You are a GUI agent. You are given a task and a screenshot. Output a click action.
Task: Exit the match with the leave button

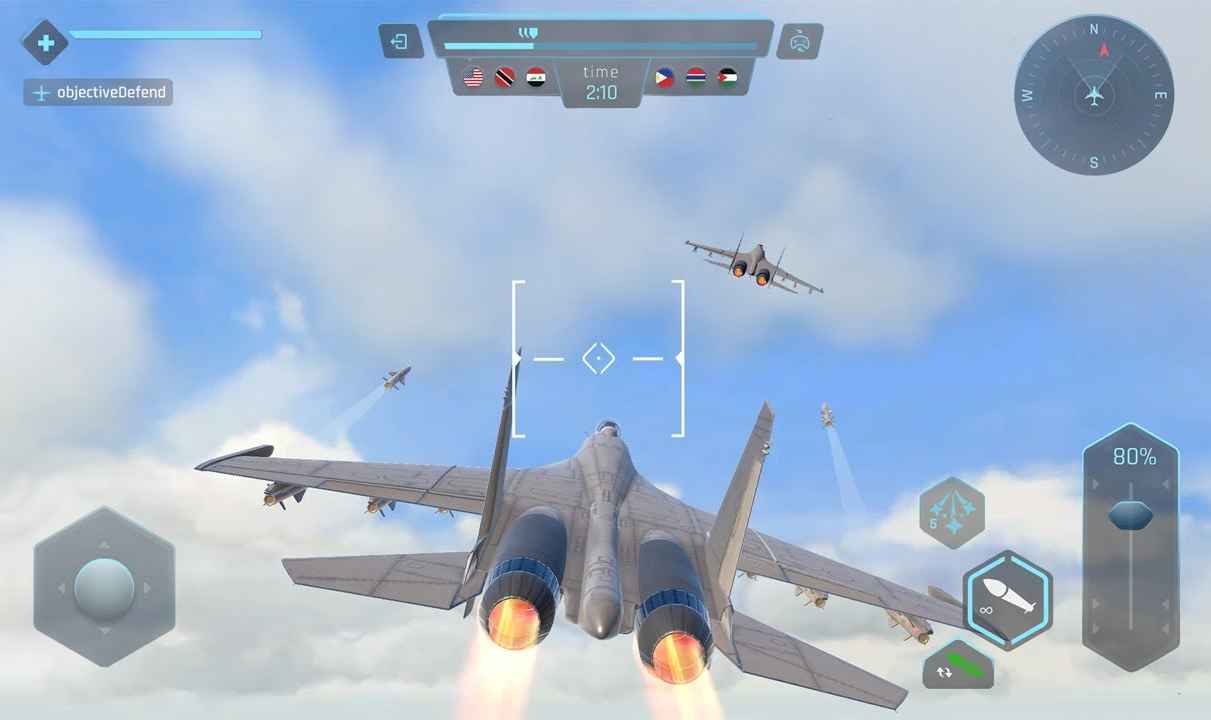400,42
